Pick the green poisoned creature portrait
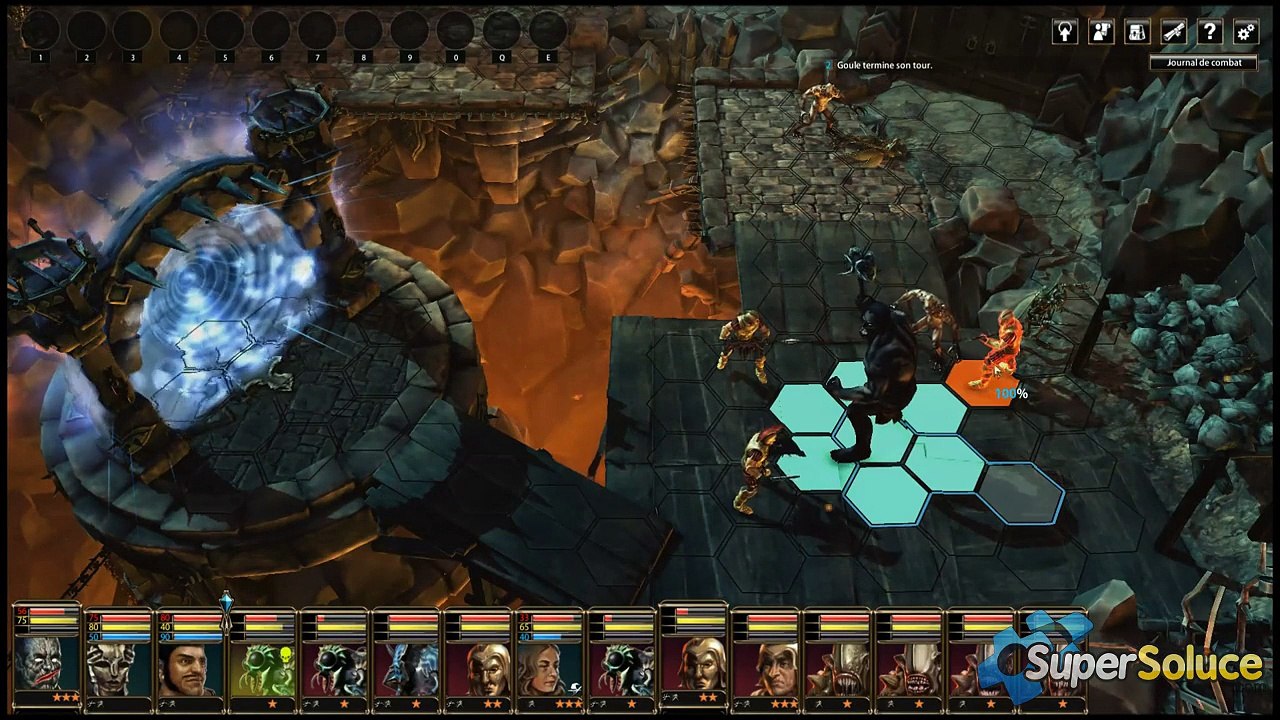Image resolution: width=1280 pixels, height=720 pixels. [x=263, y=667]
